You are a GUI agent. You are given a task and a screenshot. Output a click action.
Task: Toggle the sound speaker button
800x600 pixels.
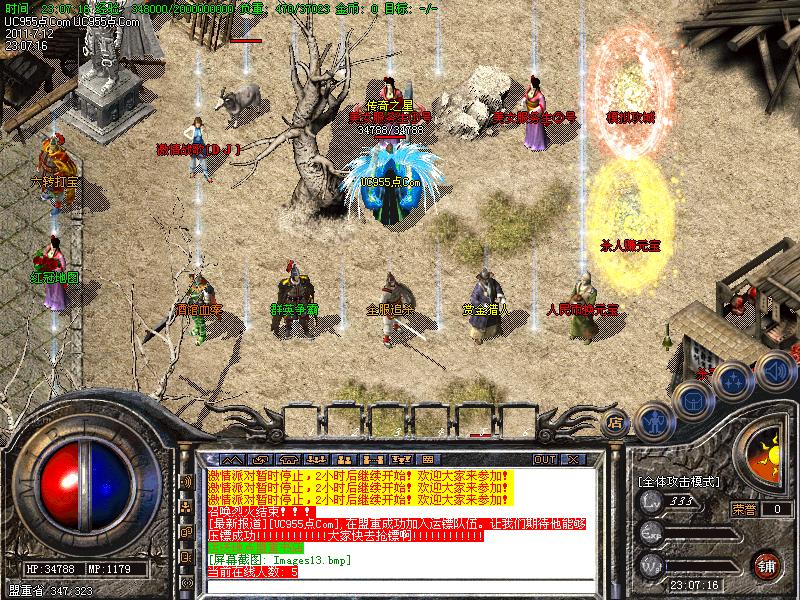click(x=773, y=371)
